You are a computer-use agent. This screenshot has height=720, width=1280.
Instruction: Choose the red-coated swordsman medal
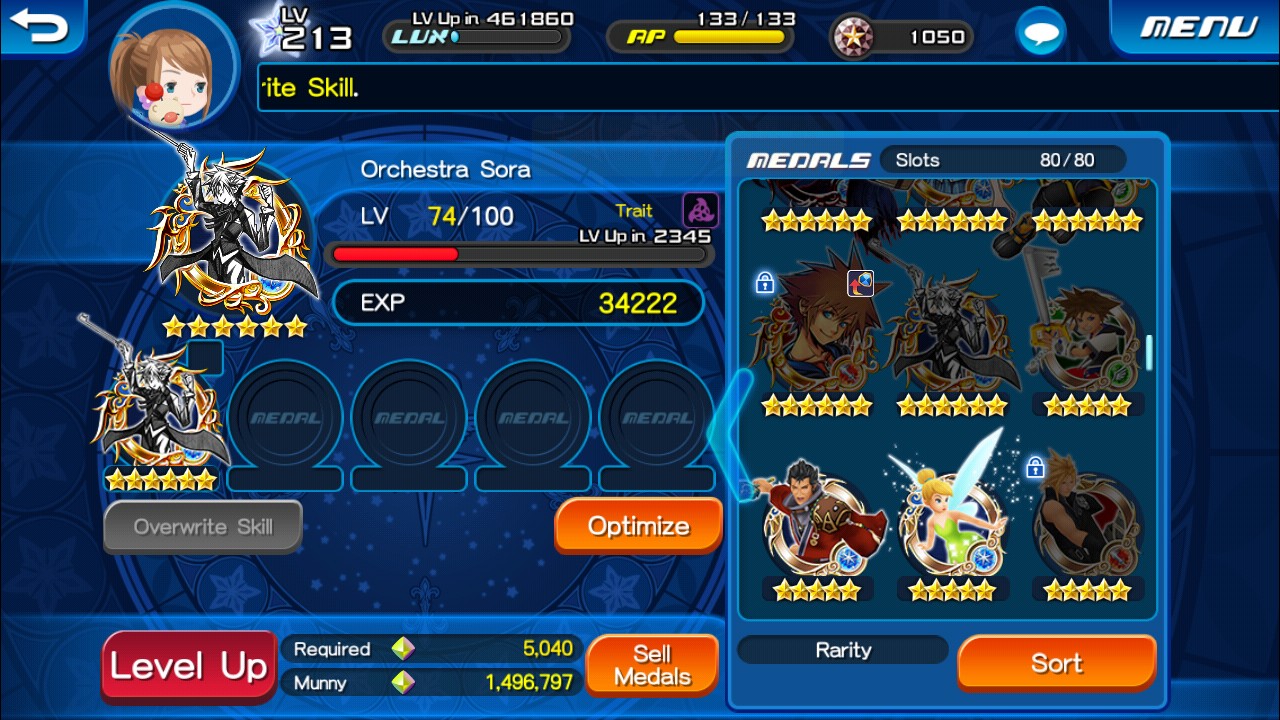tap(816, 522)
